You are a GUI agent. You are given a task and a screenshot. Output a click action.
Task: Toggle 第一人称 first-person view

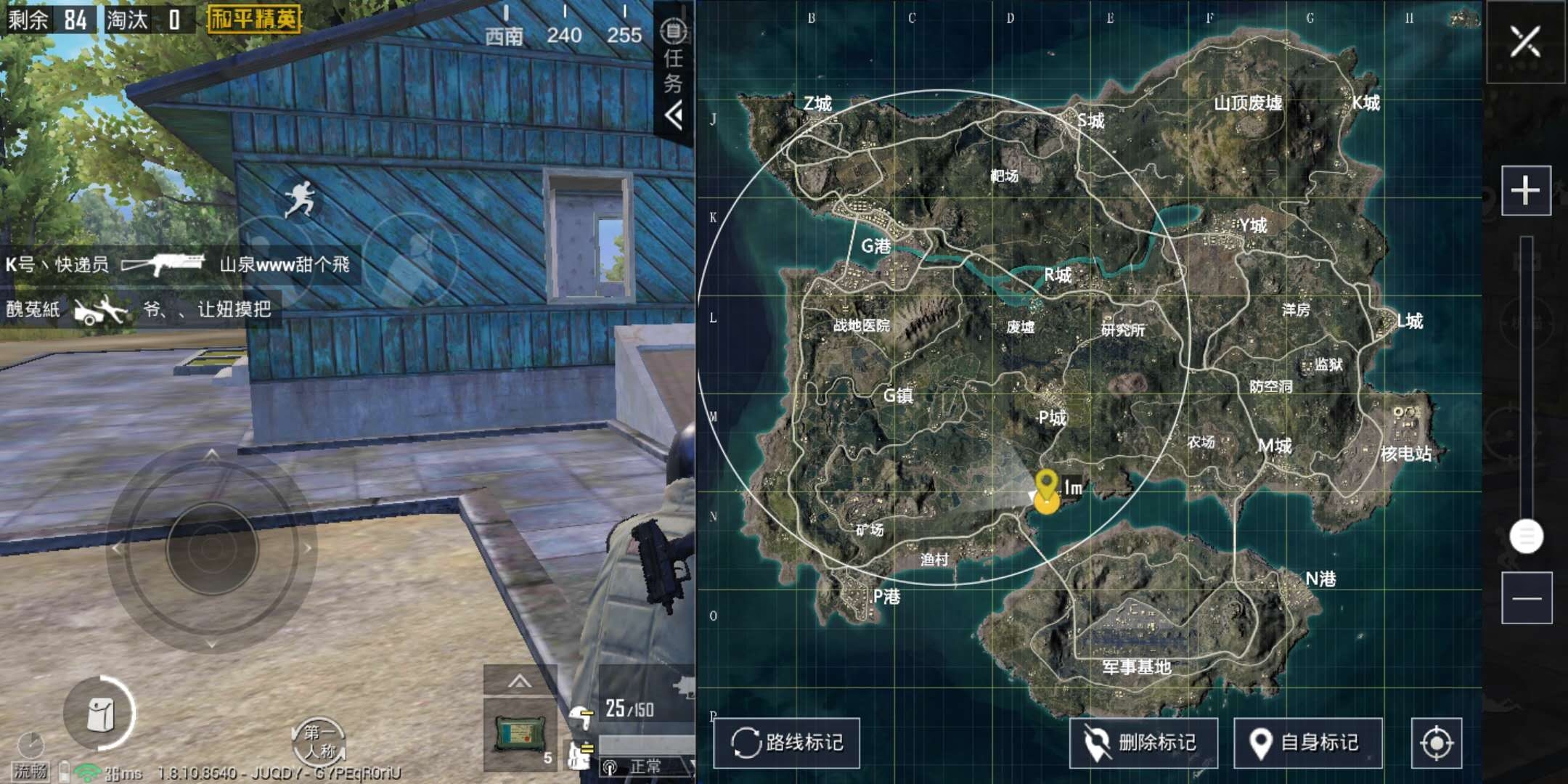(318, 742)
